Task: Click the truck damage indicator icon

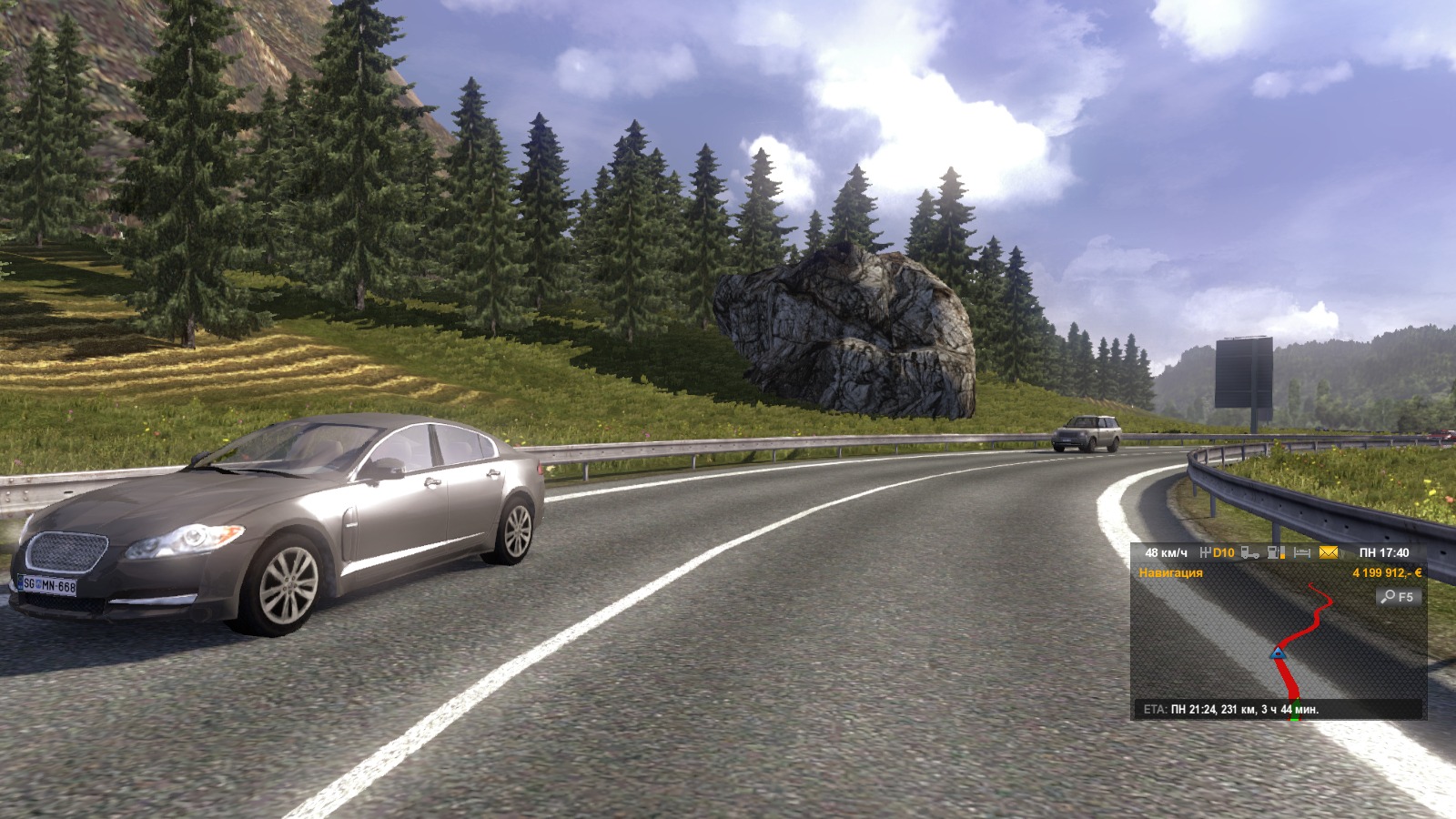Action: 1250,552
